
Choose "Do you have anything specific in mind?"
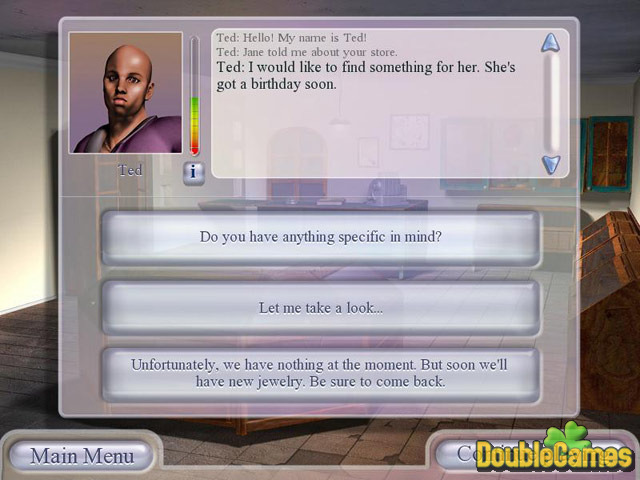point(321,238)
